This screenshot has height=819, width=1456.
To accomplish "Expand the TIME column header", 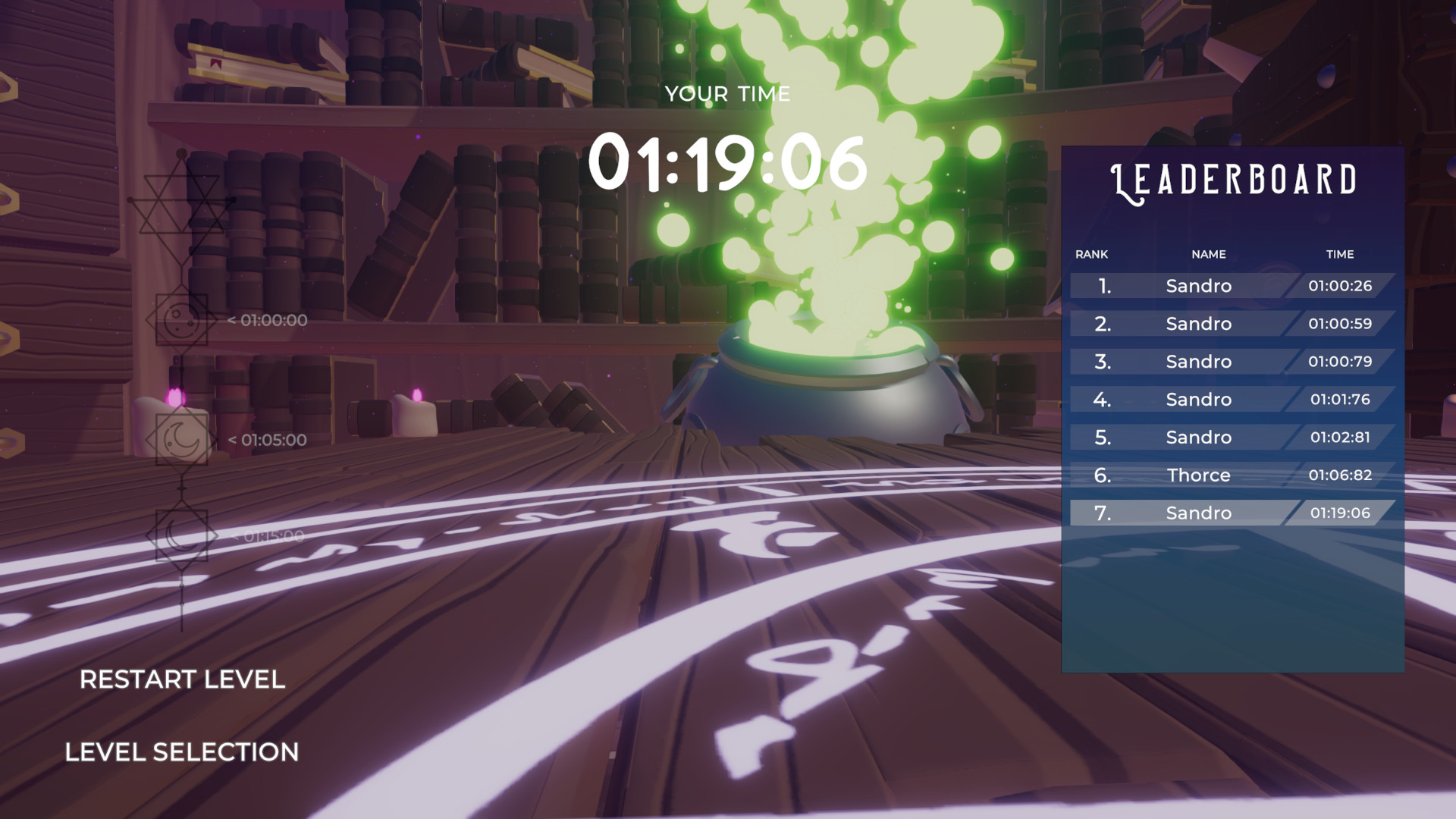I will (1340, 255).
